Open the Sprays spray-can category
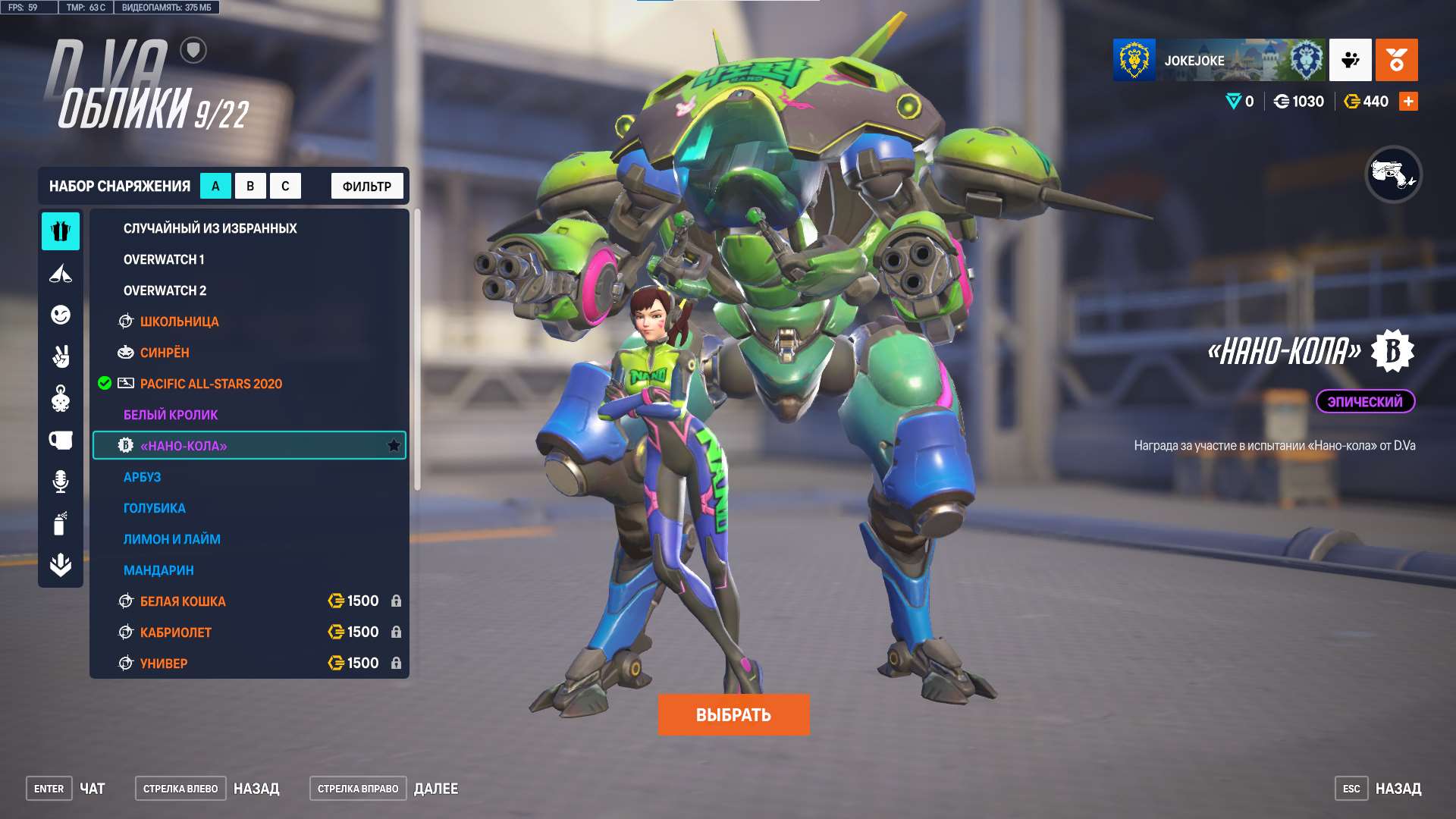 click(61, 521)
